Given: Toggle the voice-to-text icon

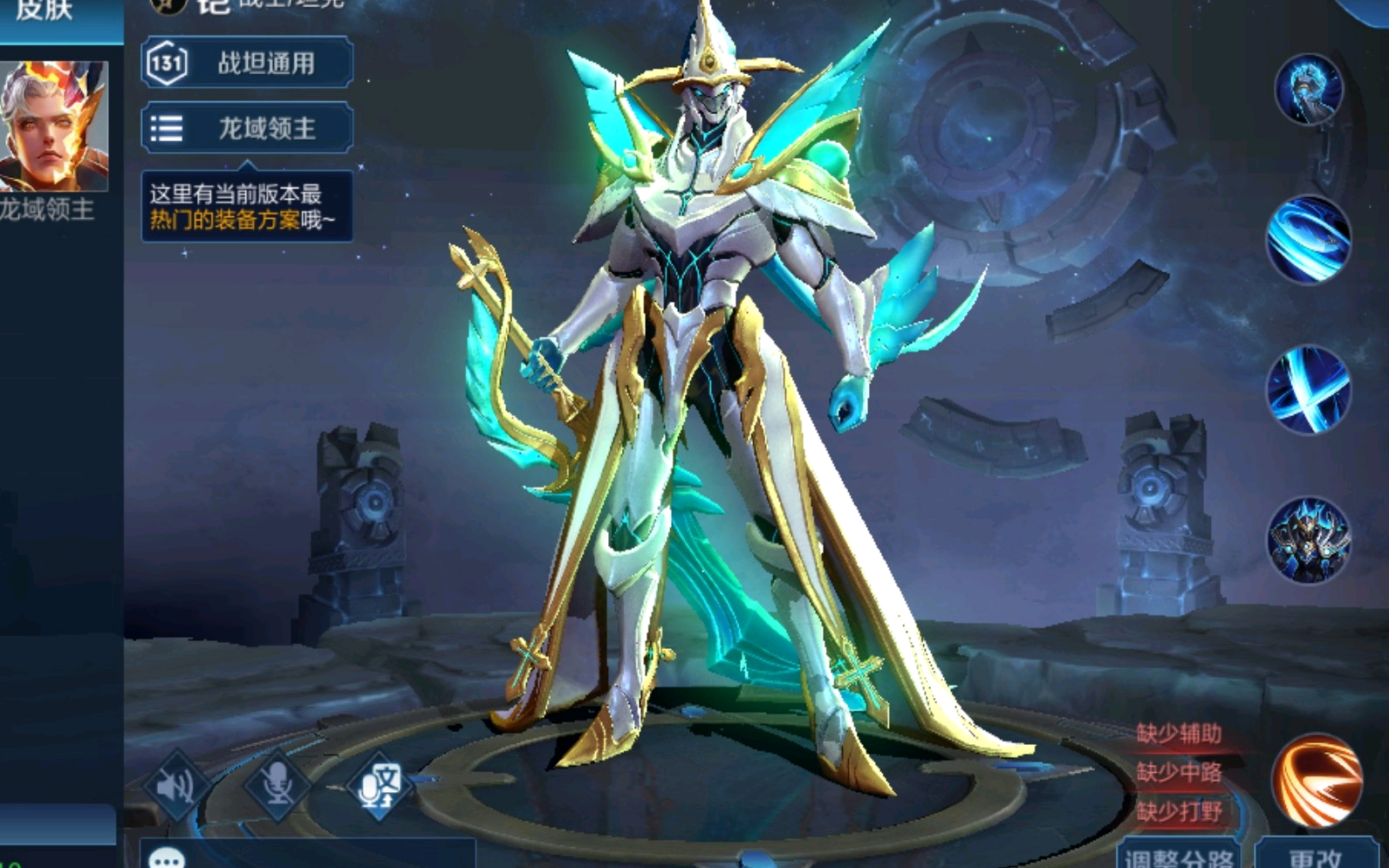Looking at the screenshot, I should pyautogui.click(x=380, y=785).
